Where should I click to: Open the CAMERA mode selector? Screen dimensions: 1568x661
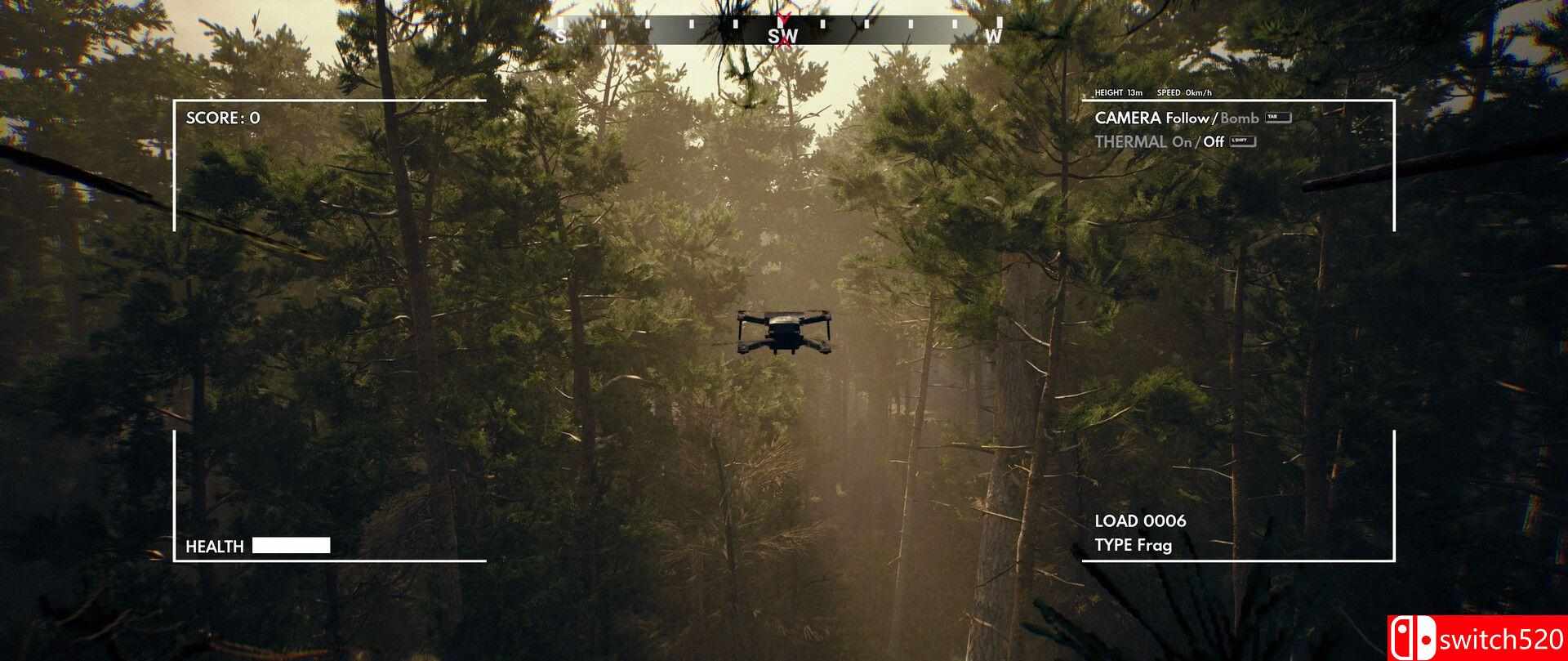[1127, 118]
